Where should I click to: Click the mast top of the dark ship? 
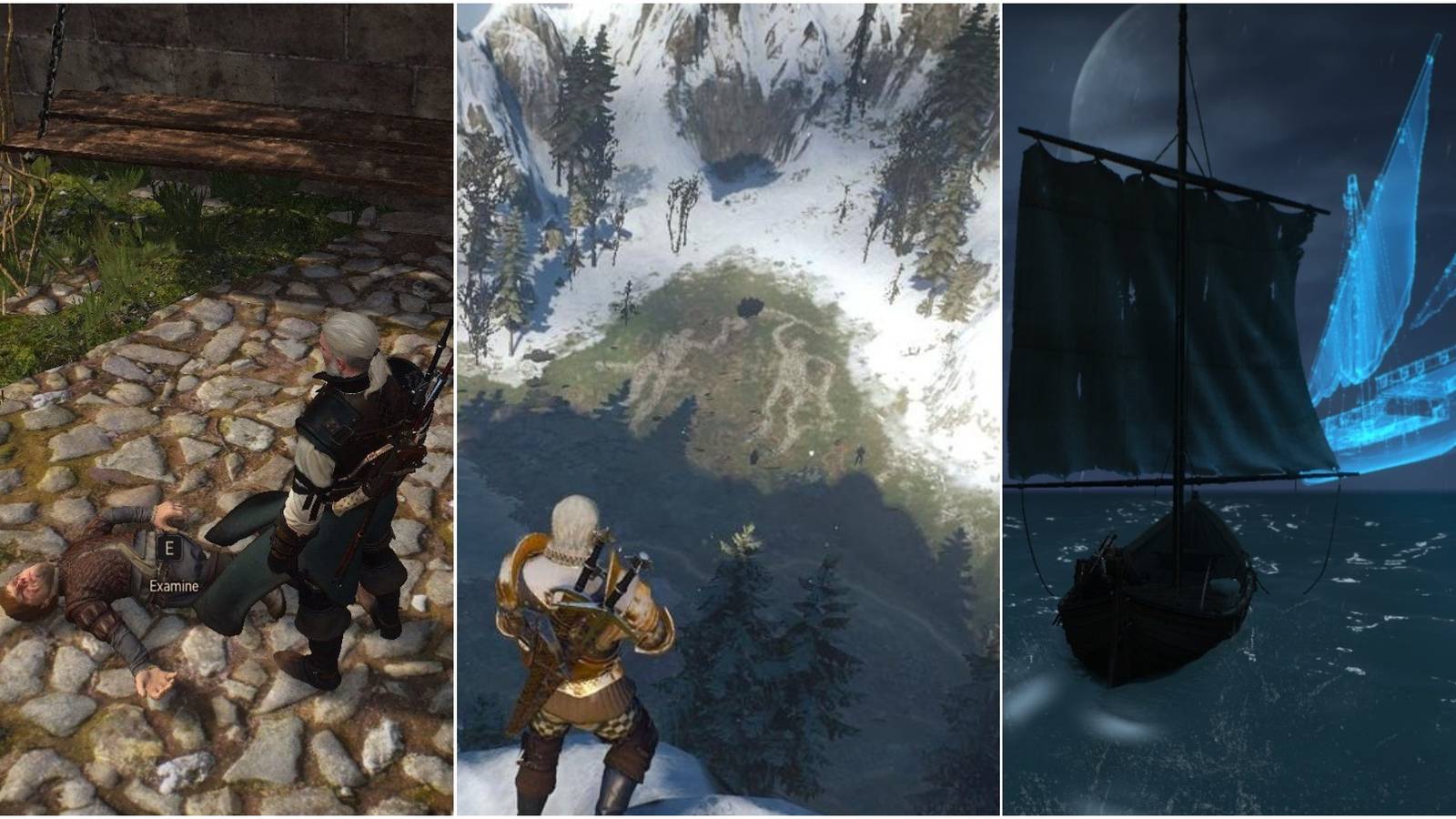point(1183,14)
